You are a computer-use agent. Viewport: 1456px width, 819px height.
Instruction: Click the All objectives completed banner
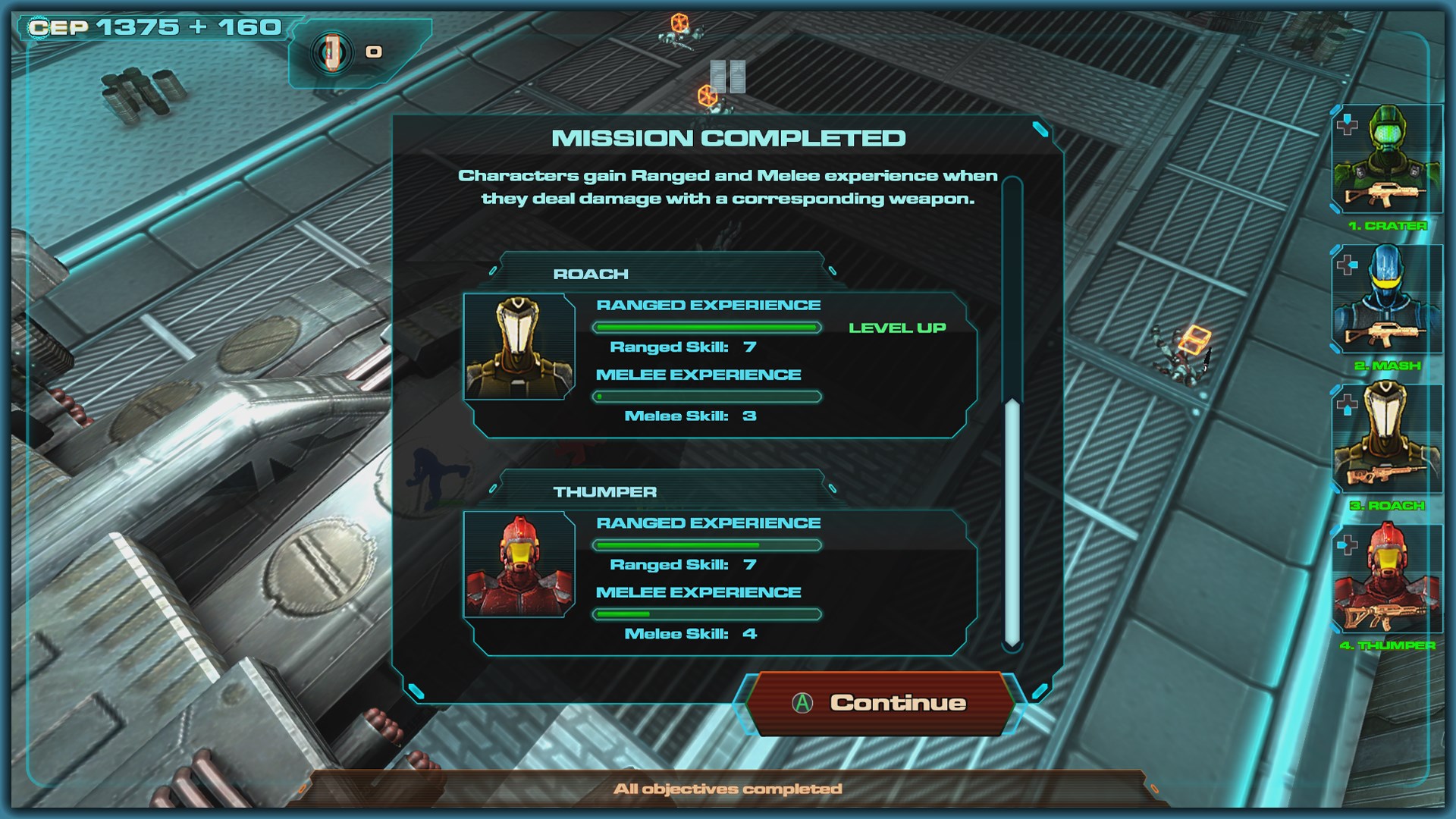pos(726,786)
